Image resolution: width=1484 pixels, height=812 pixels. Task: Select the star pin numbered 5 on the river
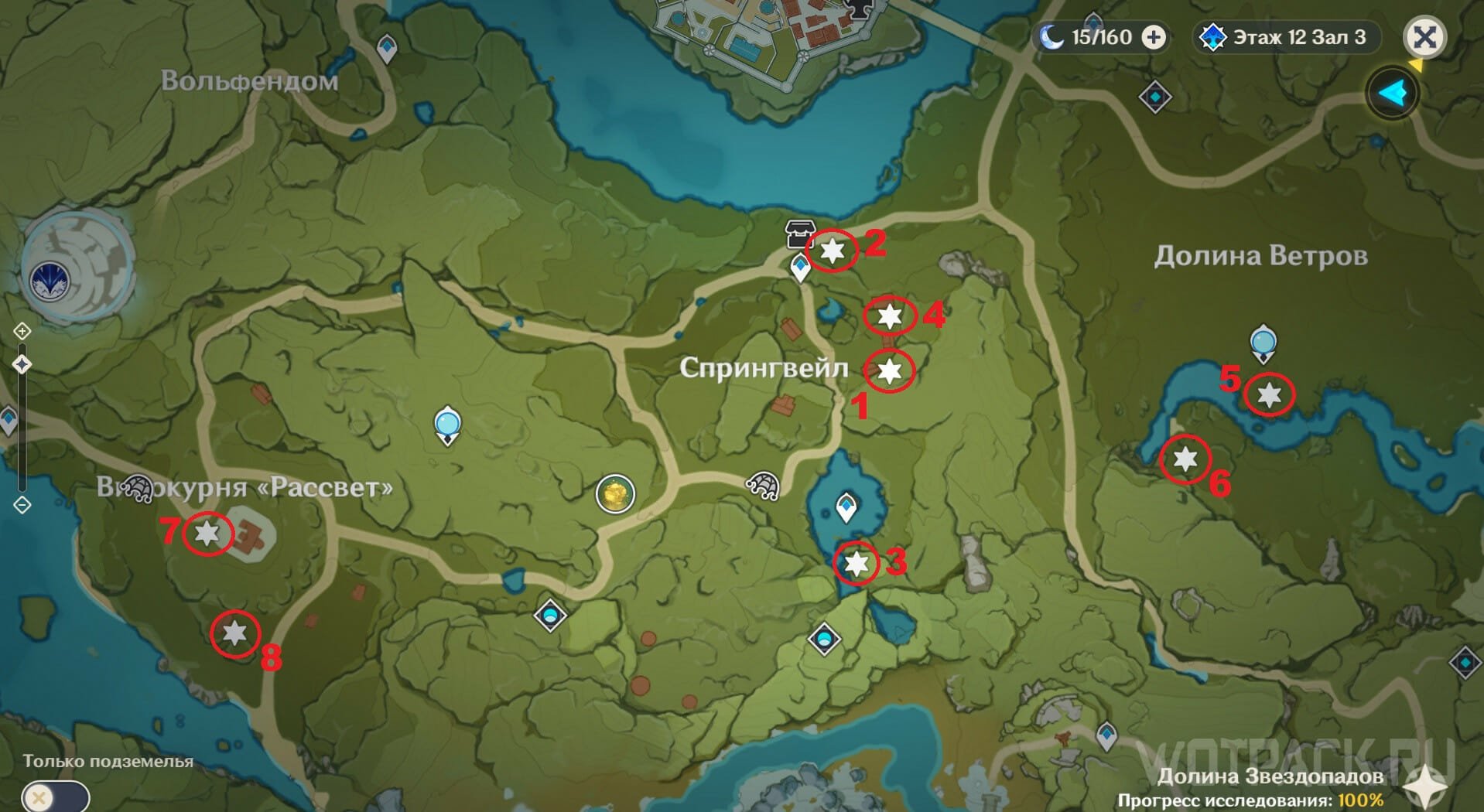tap(1269, 395)
